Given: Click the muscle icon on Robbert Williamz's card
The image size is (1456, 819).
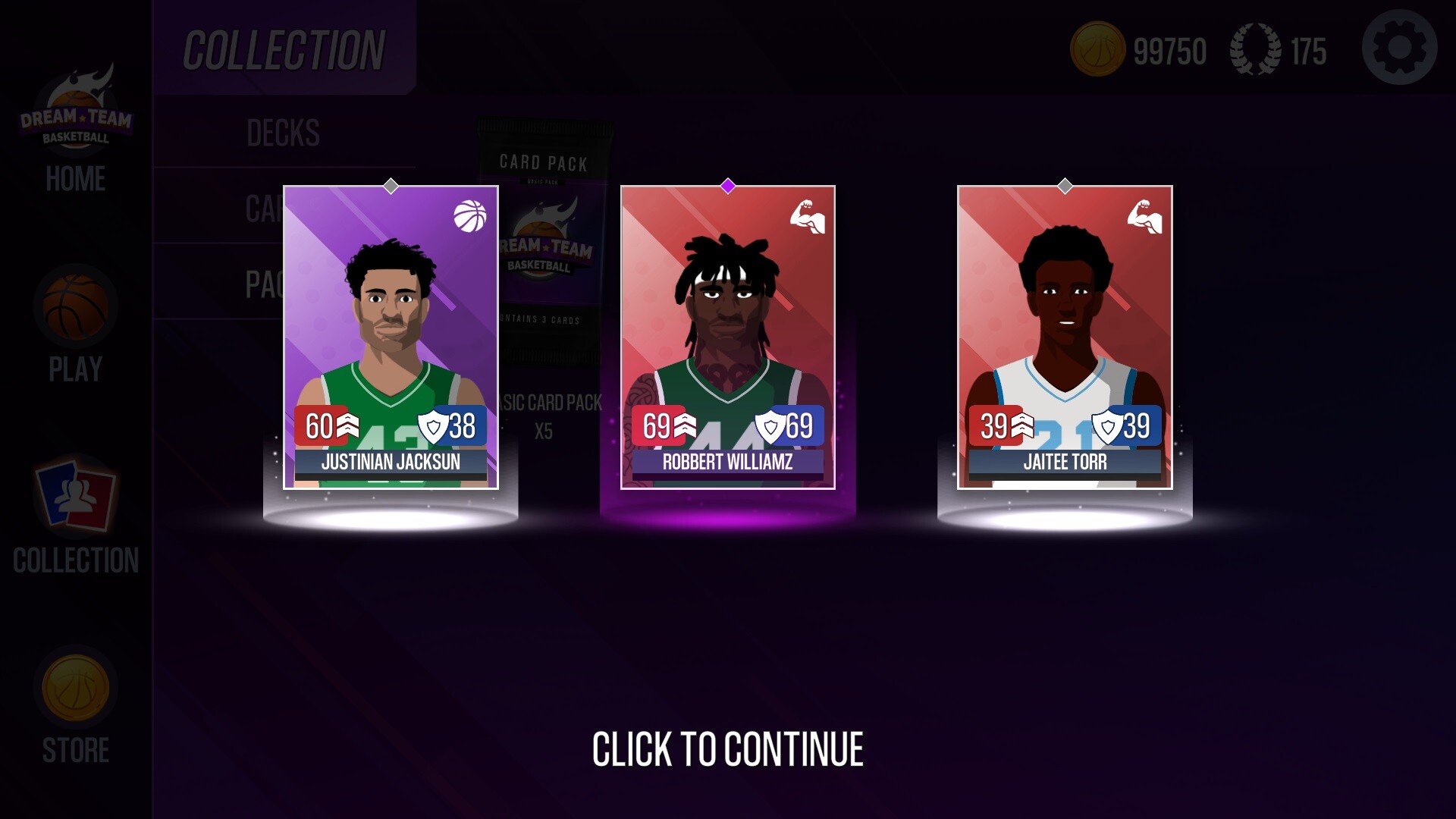Looking at the screenshot, I should 808,215.
